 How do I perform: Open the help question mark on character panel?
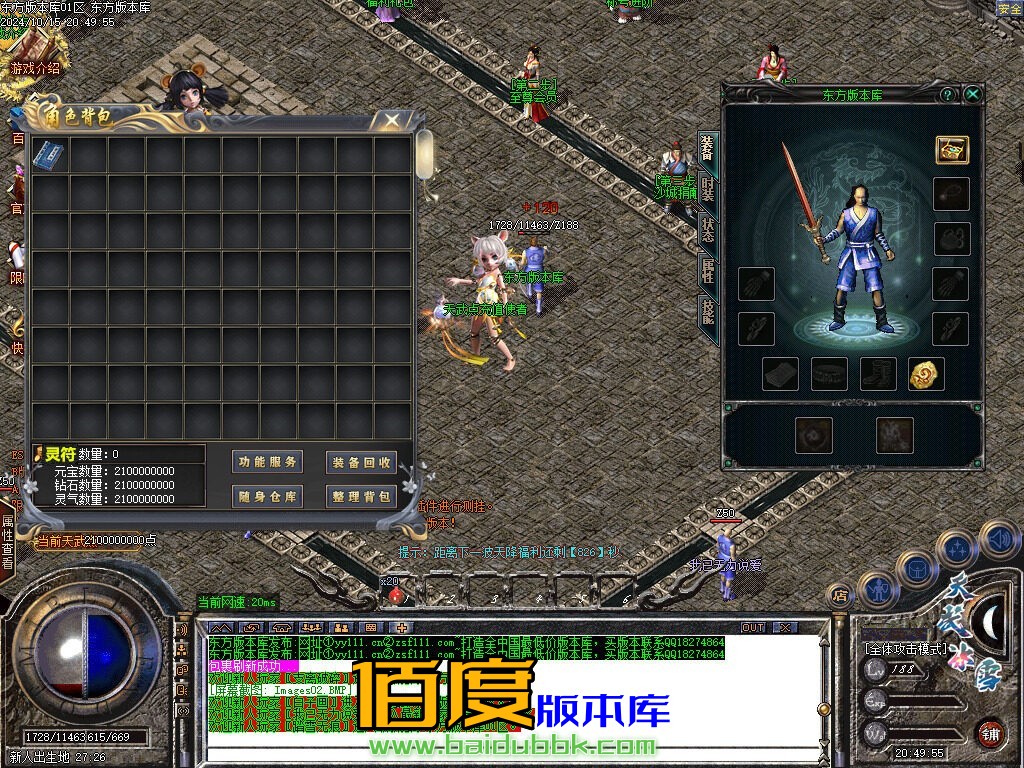[x=948, y=94]
